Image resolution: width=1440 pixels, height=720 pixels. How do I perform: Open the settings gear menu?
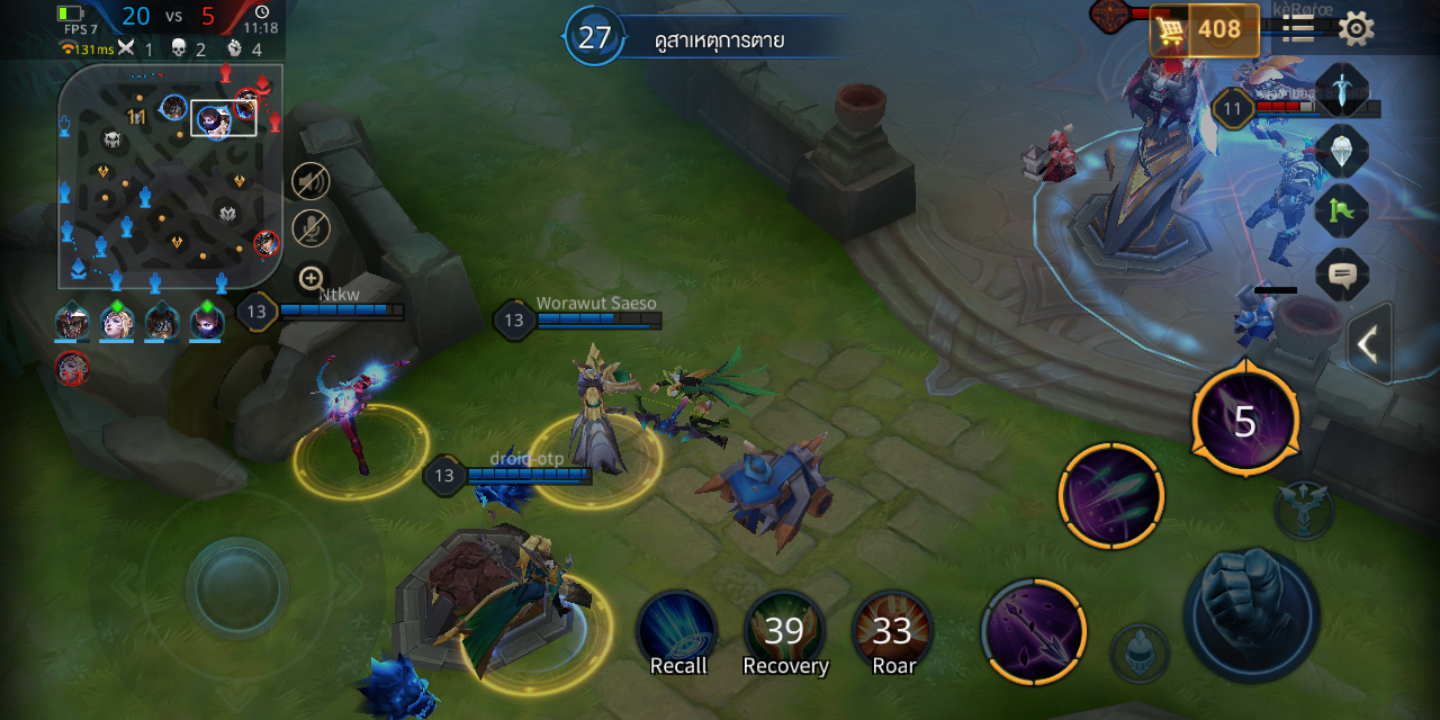pyautogui.click(x=1356, y=28)
